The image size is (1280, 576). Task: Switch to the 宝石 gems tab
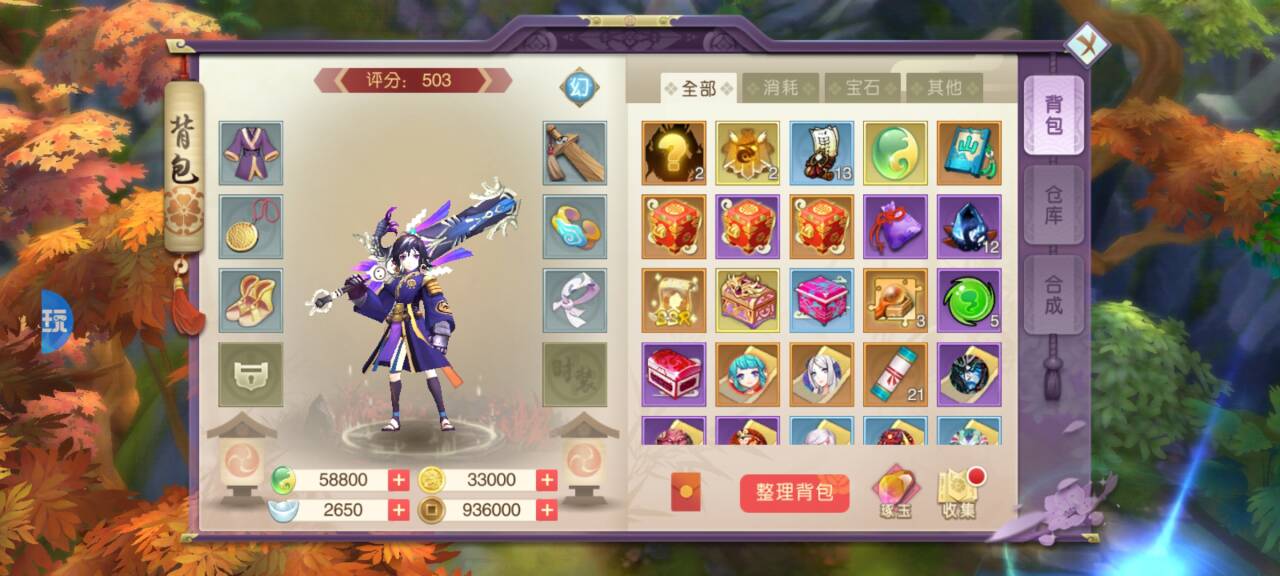point(862,88)
